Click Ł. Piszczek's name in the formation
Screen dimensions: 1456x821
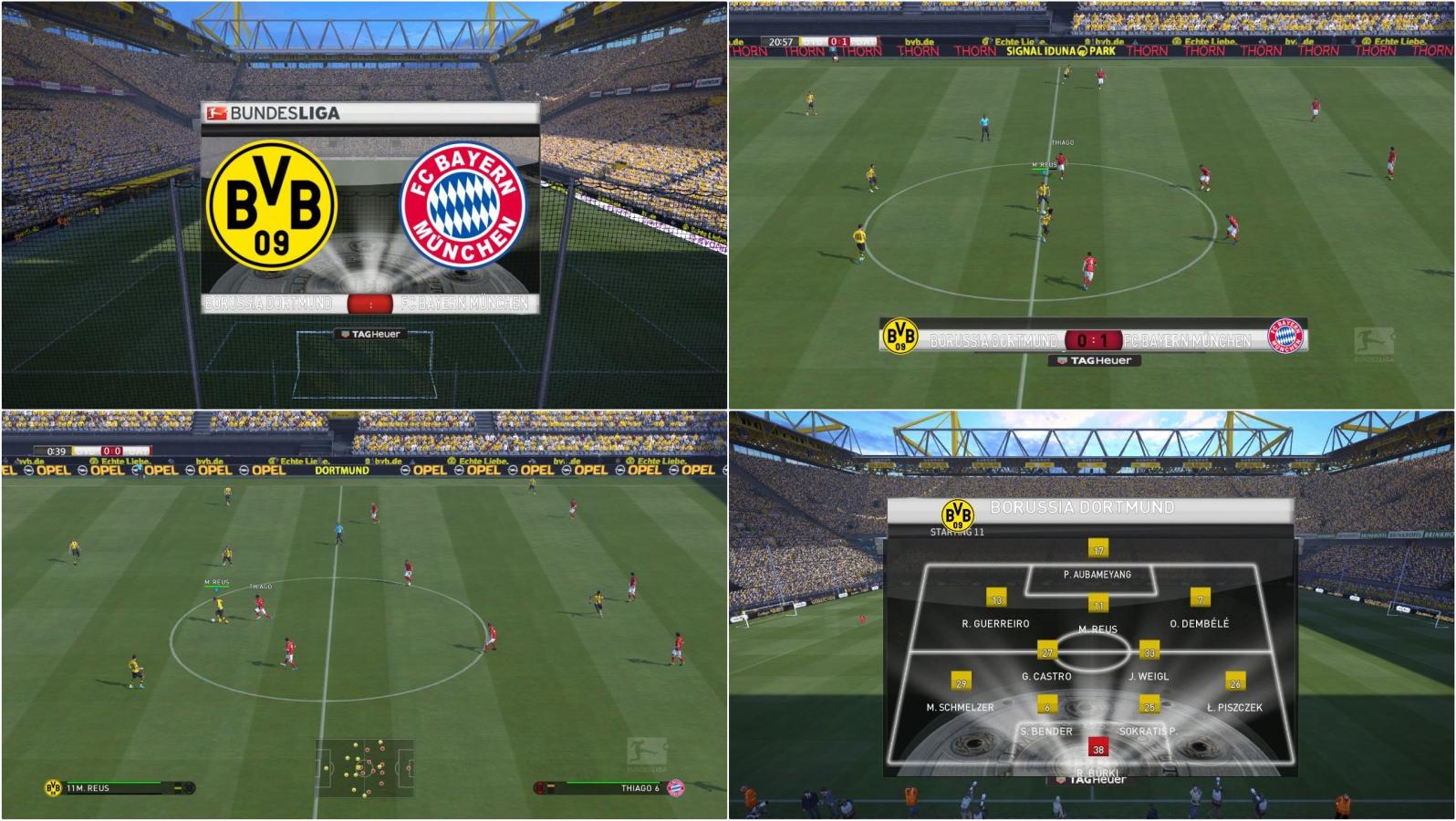1234,707
